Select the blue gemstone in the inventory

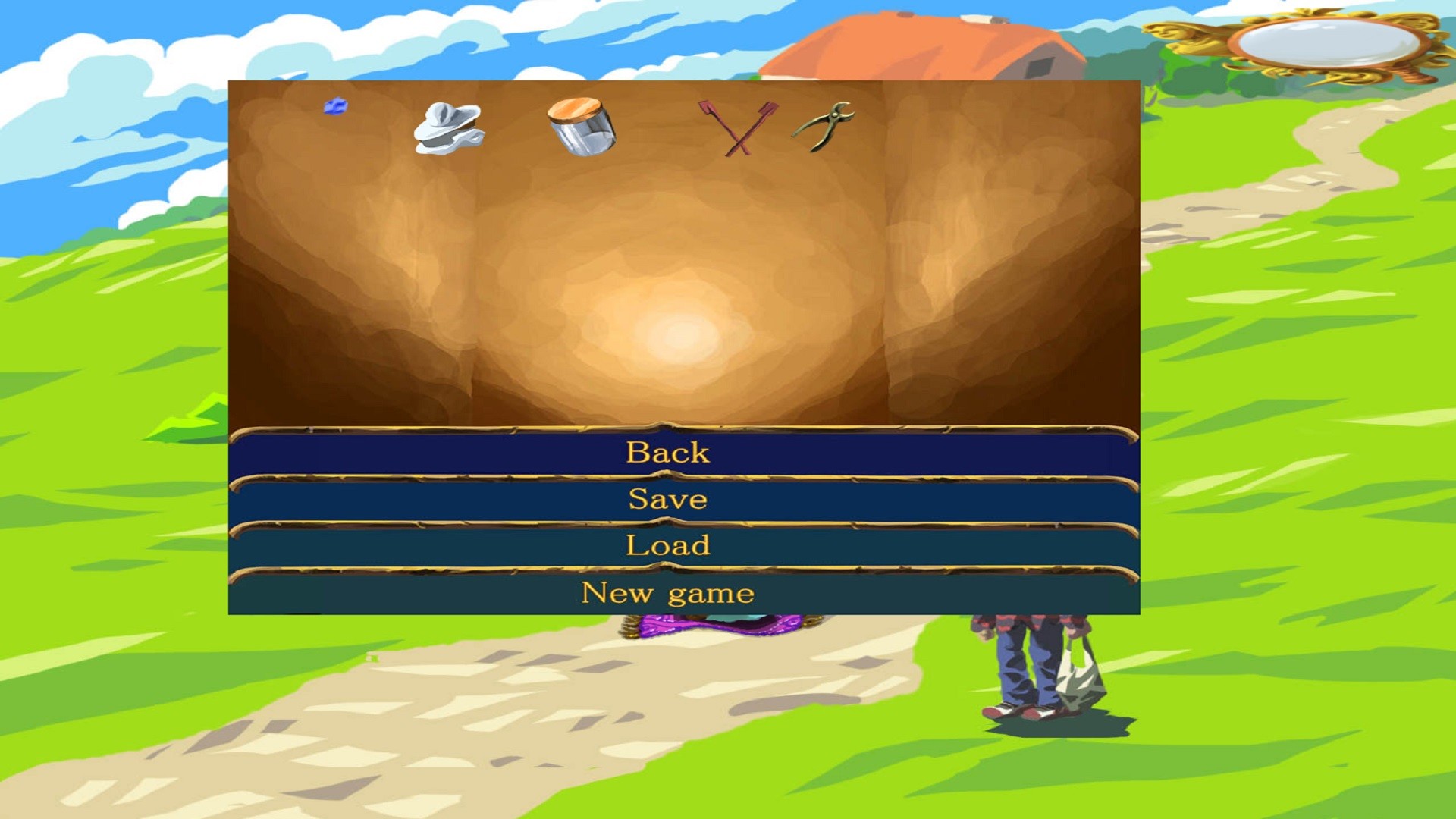pyautogui.click(x=334, y=107)
